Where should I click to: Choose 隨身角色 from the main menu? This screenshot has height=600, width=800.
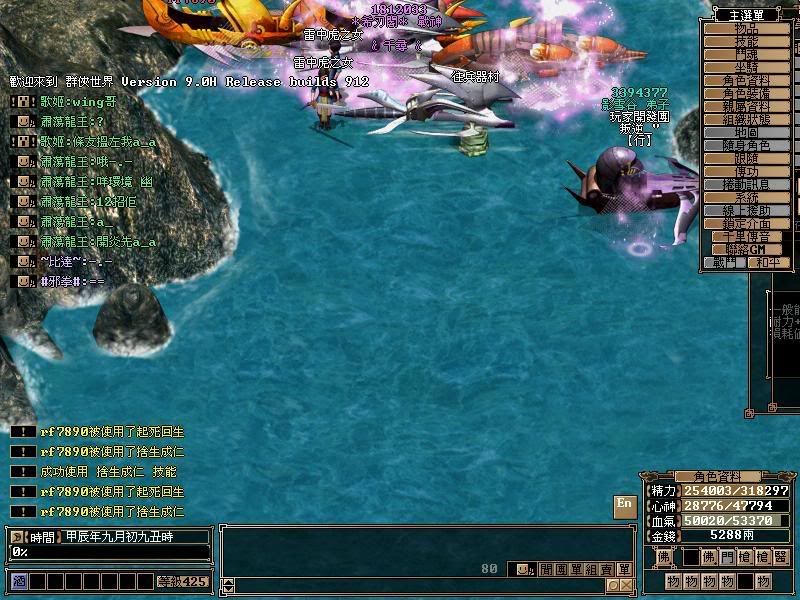(747, 146)
